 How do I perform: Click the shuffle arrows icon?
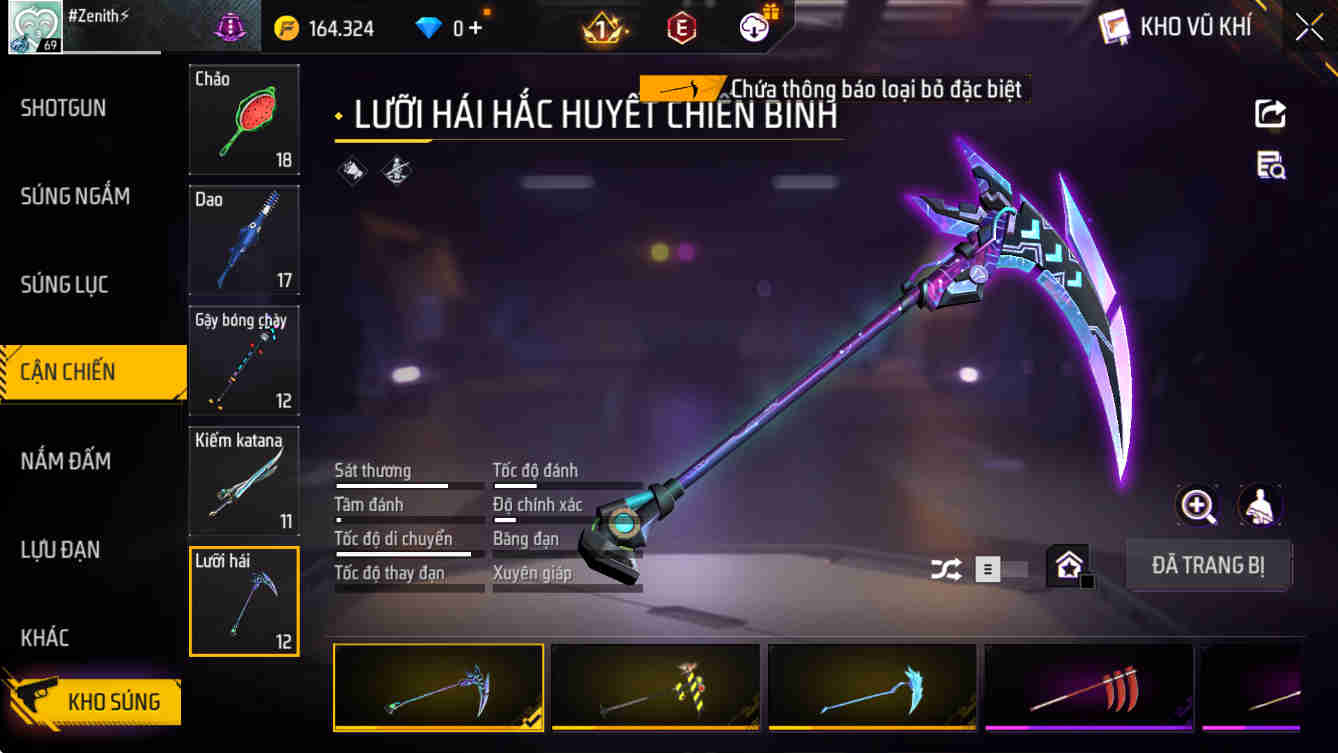946,566
